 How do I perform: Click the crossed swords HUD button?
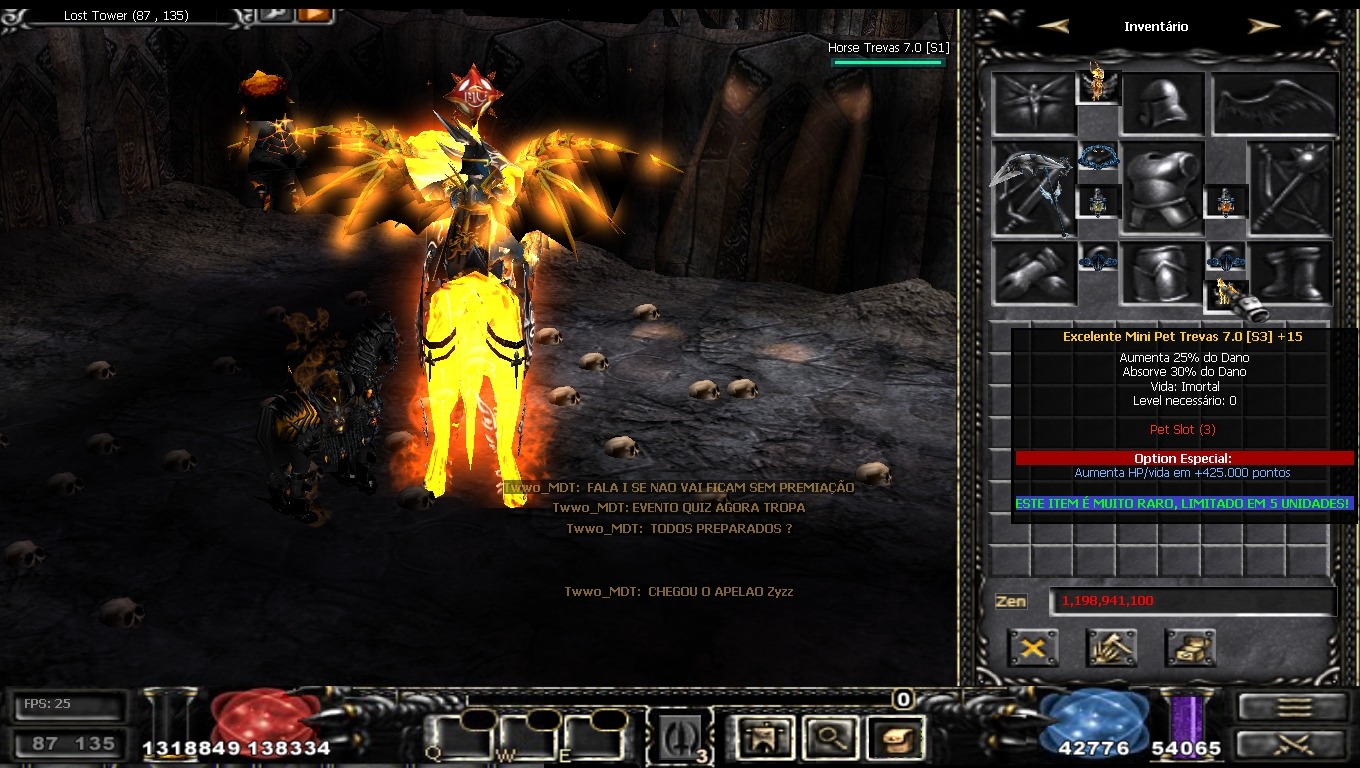(1294, 745)
